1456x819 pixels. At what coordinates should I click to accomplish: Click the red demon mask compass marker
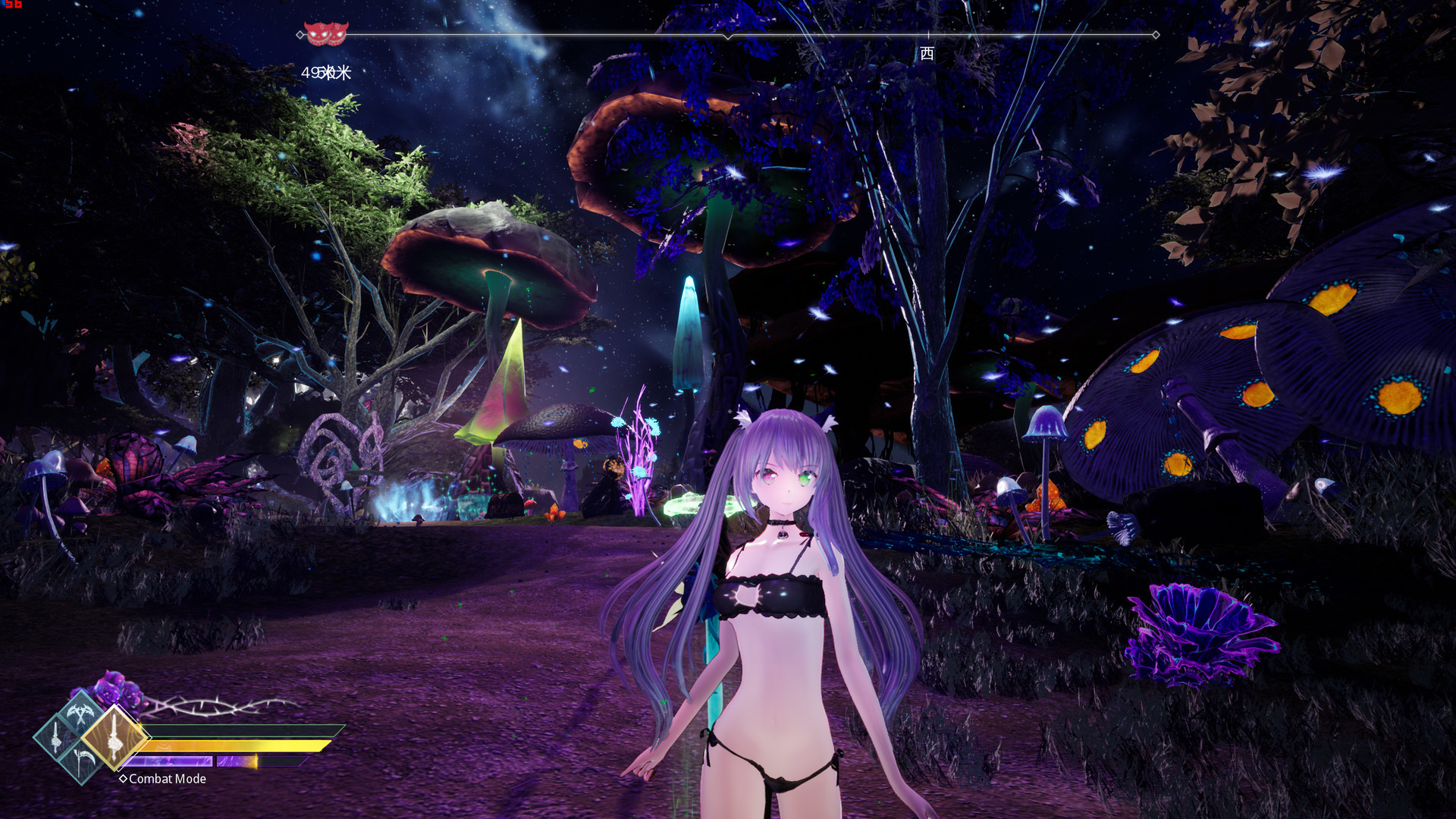tap(326, 33)
